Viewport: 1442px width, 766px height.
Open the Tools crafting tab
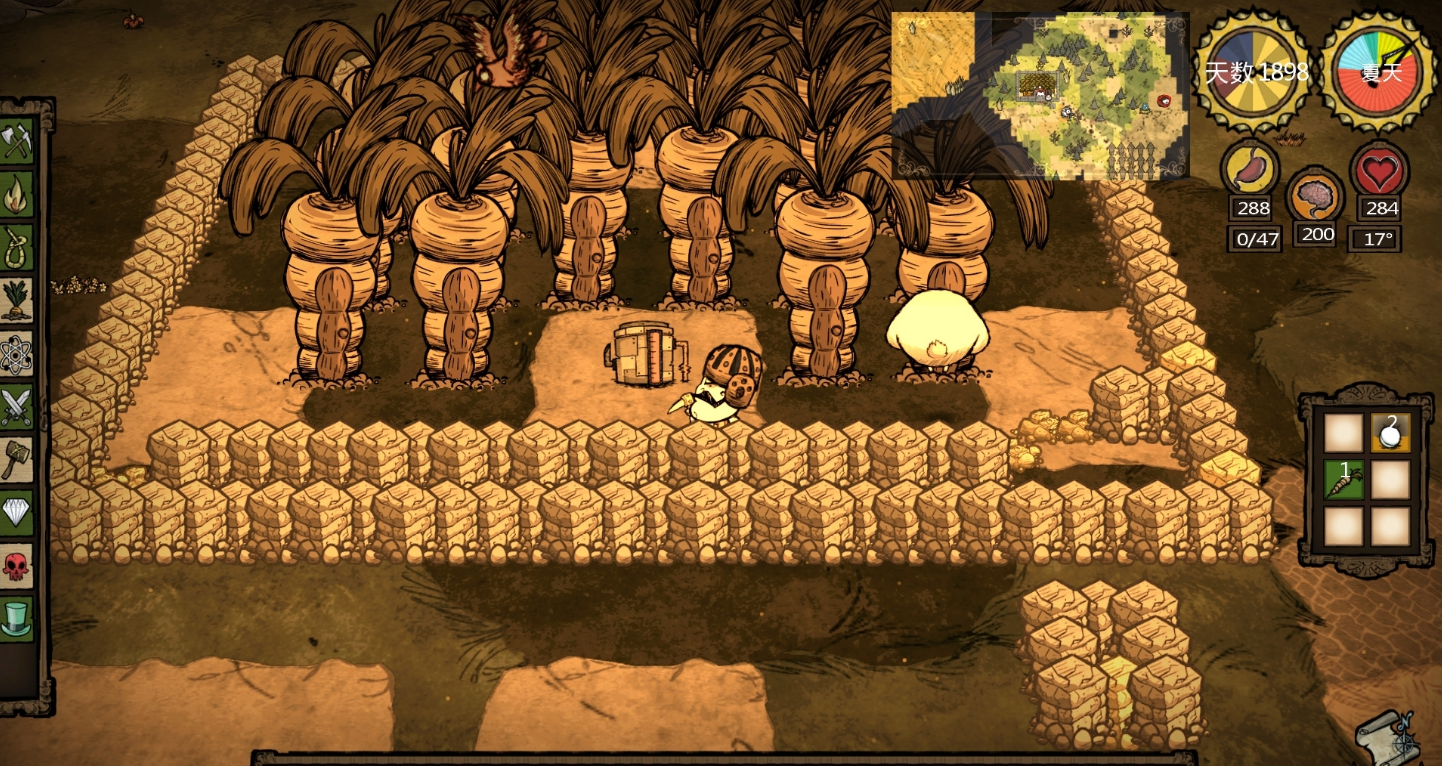(x=17, y=143)
